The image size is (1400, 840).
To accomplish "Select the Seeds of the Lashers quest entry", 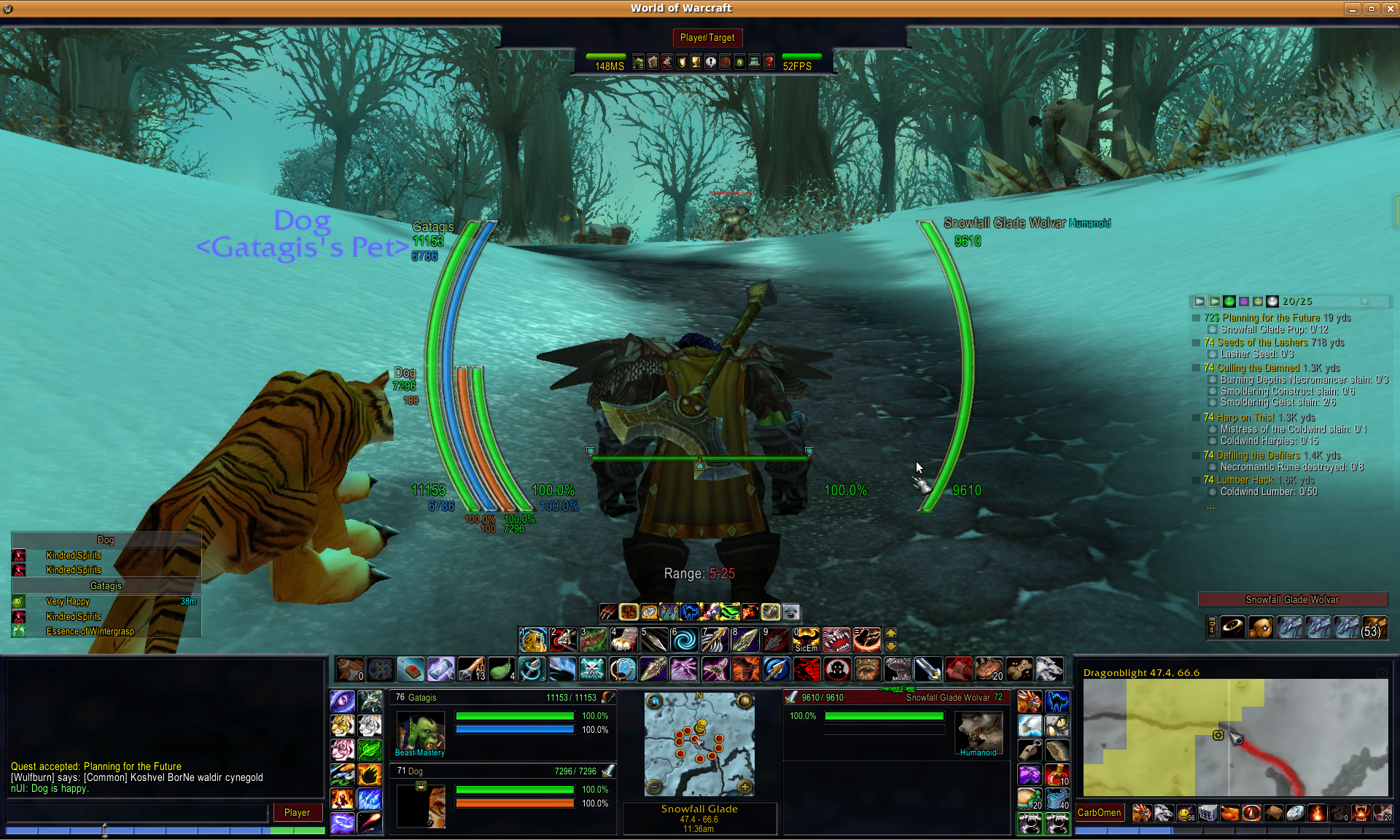I will (x=1262, y=343).
